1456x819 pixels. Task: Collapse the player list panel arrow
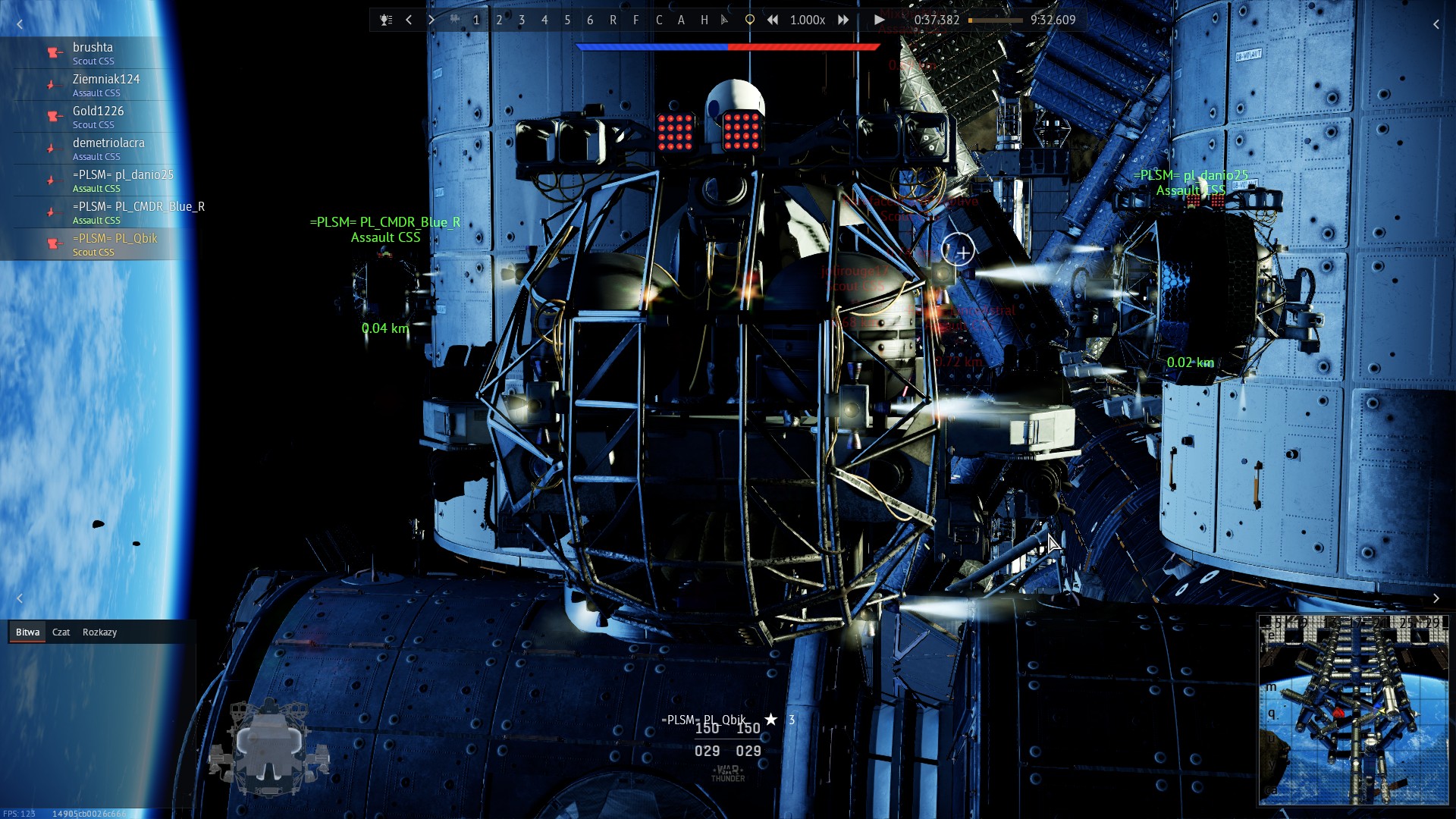(x=20, y=24)
